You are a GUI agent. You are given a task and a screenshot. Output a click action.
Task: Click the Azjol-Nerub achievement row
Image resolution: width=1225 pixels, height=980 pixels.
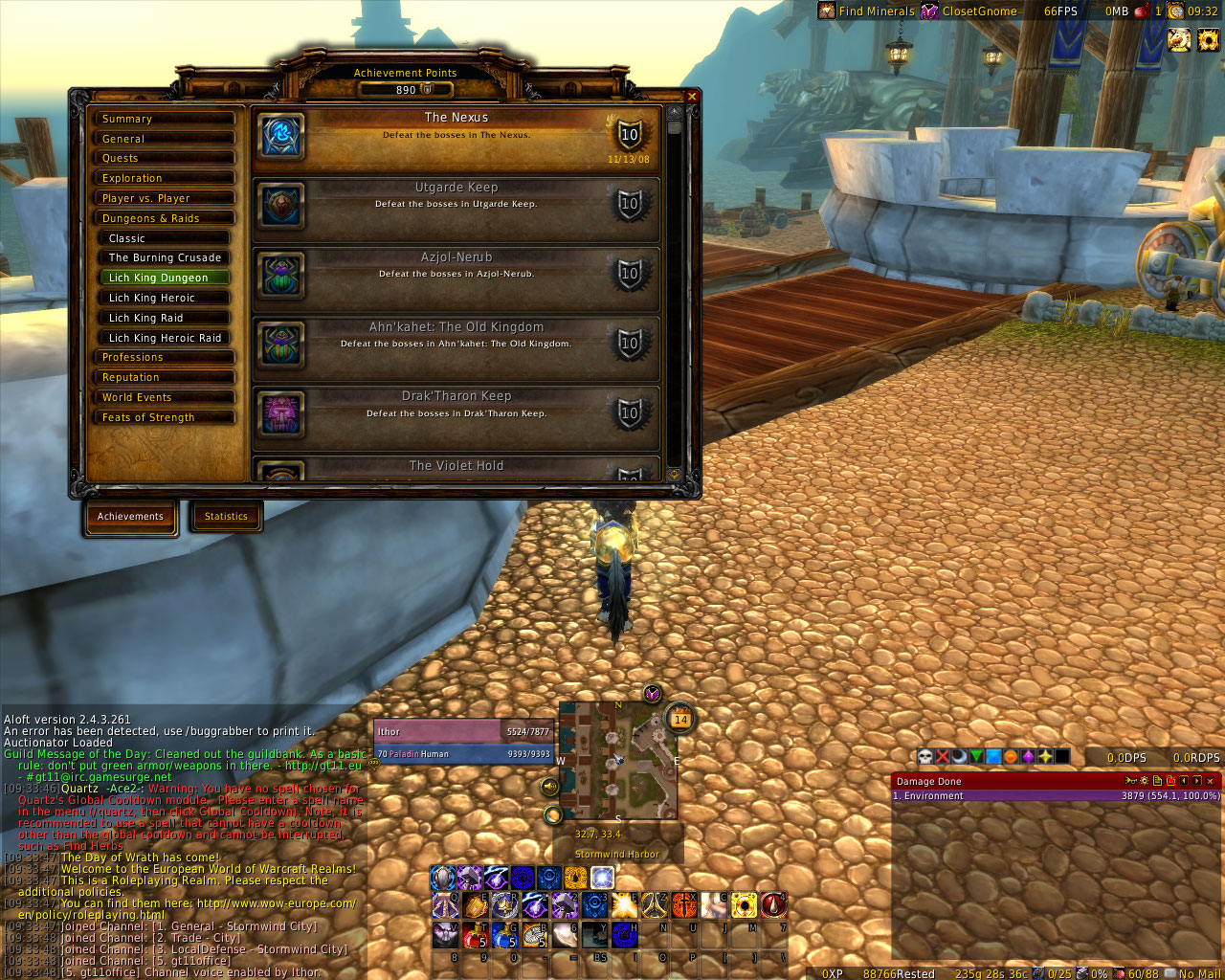tap(457, 278)
